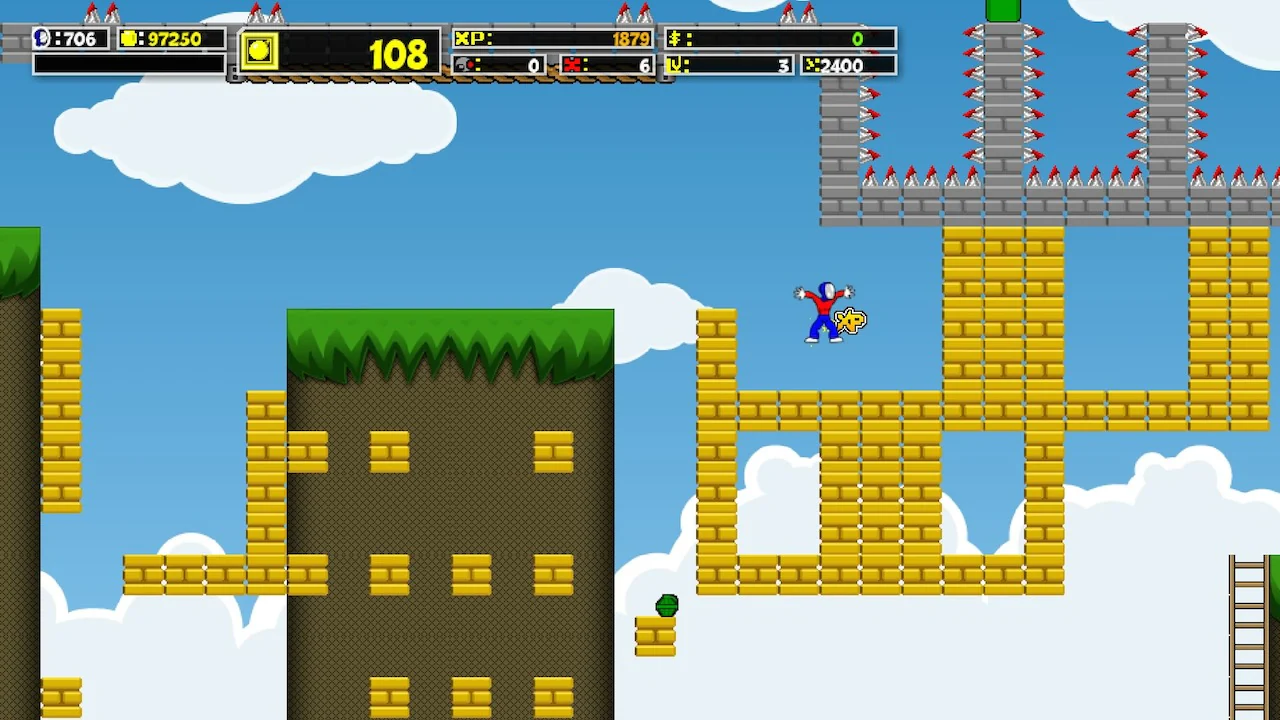Click the player character in midair
The height and width of the screenshot is (720, 1280).
point(825,310)
